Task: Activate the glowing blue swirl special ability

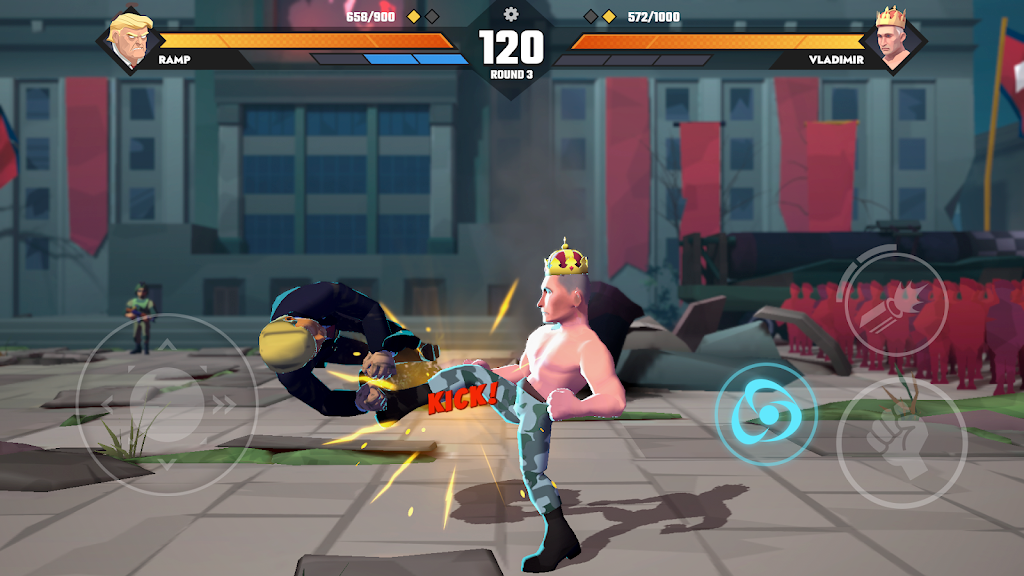Action: pos(765,413)
